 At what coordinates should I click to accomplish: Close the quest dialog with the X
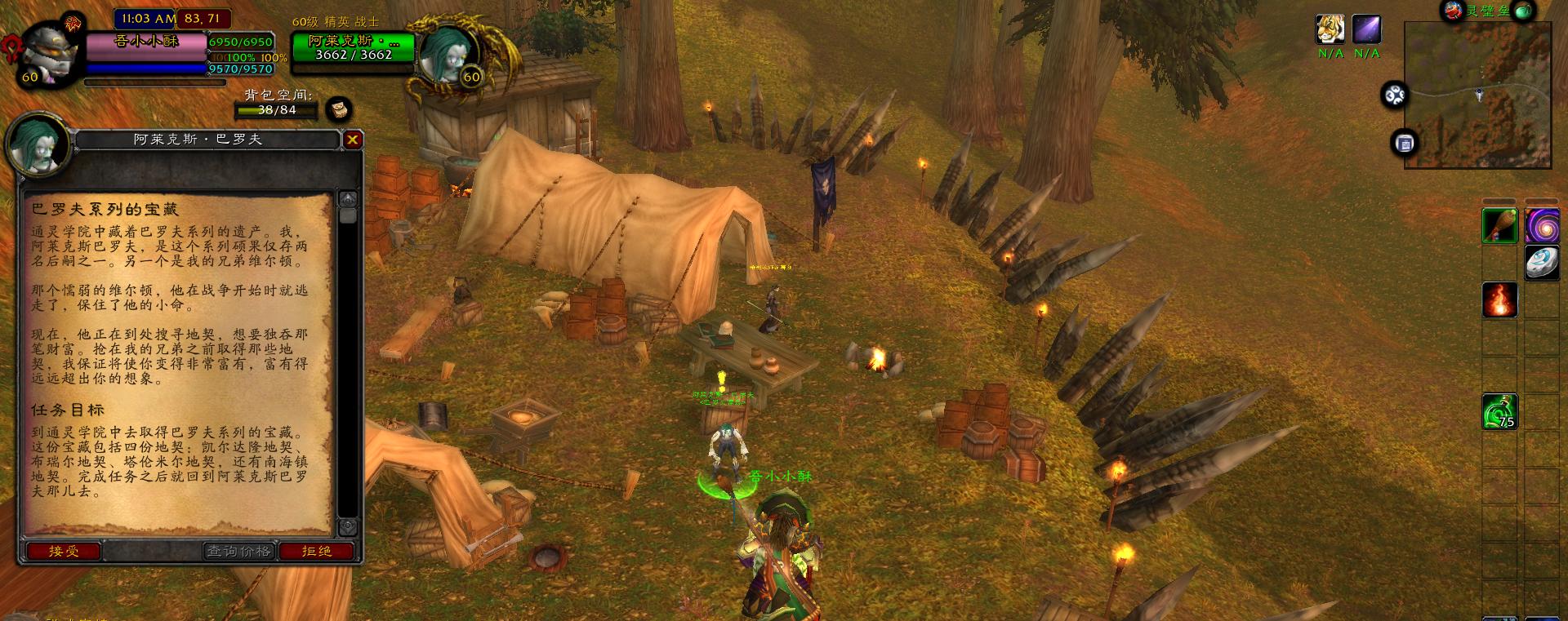(352, 140)
